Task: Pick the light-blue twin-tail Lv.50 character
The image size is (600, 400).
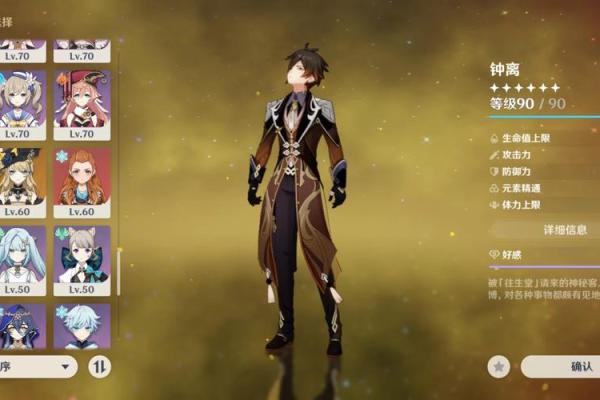Action: tap(19, 258)
